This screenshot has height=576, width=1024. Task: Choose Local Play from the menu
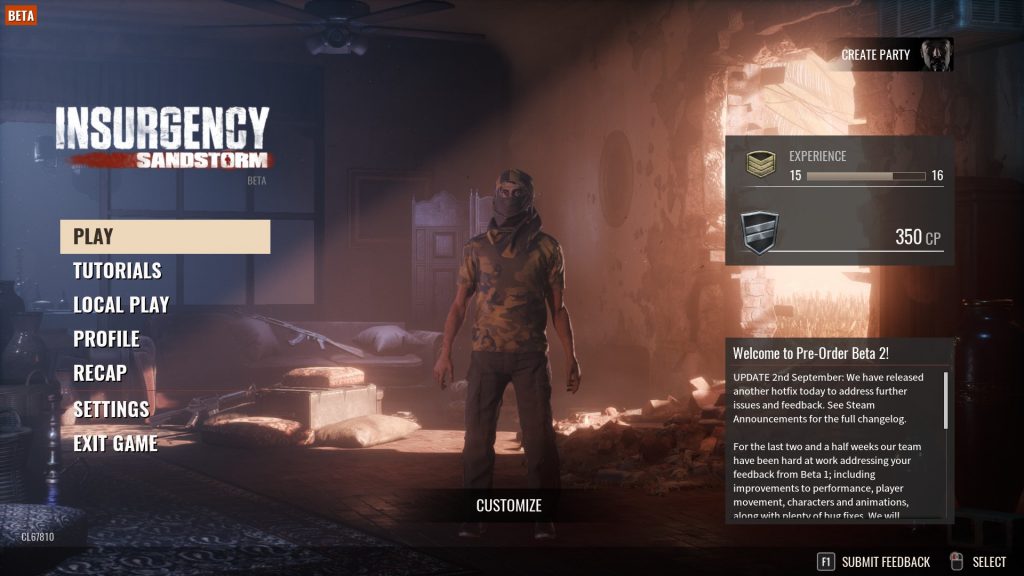[x=121, y=305]
